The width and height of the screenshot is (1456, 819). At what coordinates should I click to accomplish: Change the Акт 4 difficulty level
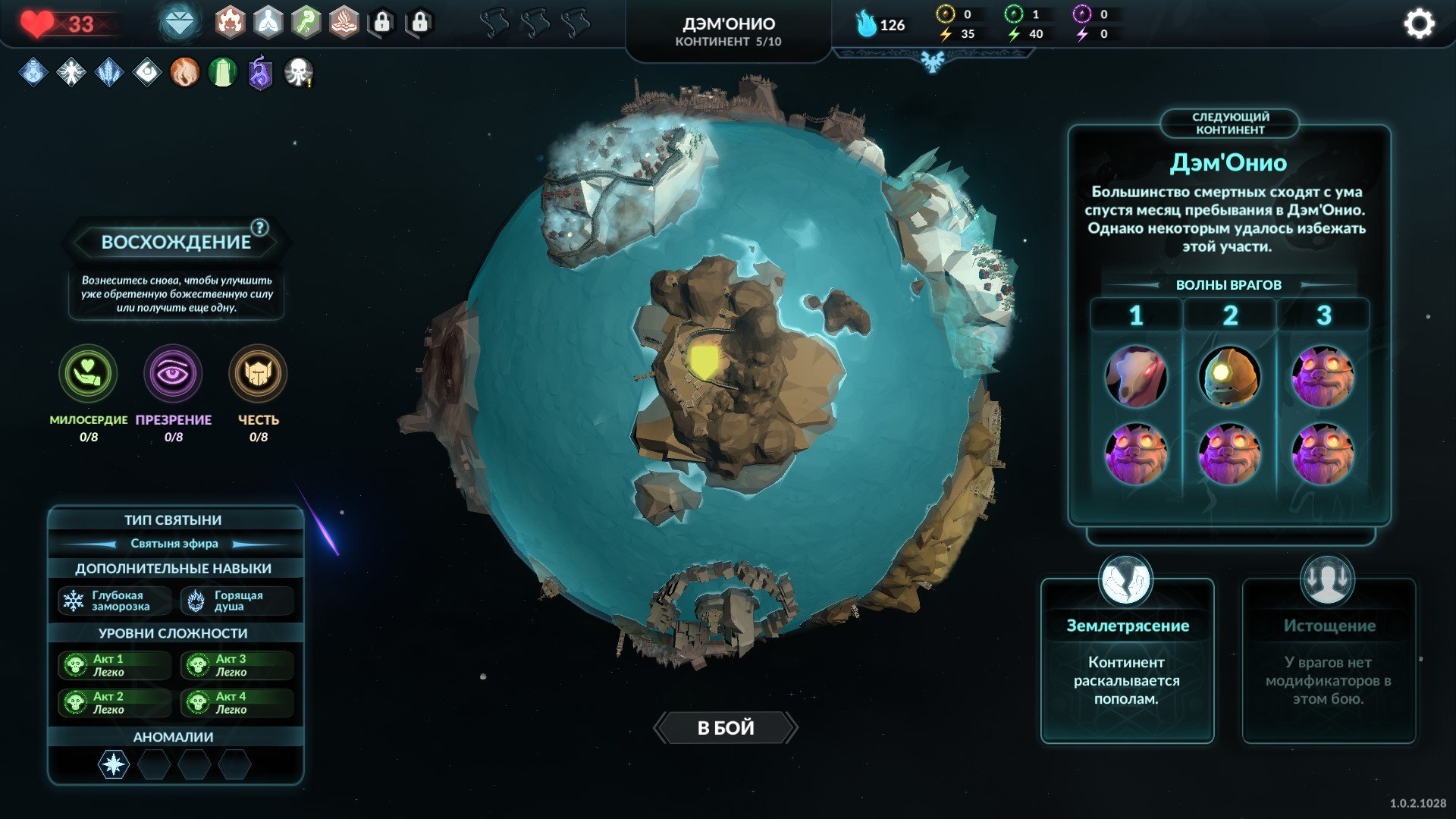(x=236, y=703)
